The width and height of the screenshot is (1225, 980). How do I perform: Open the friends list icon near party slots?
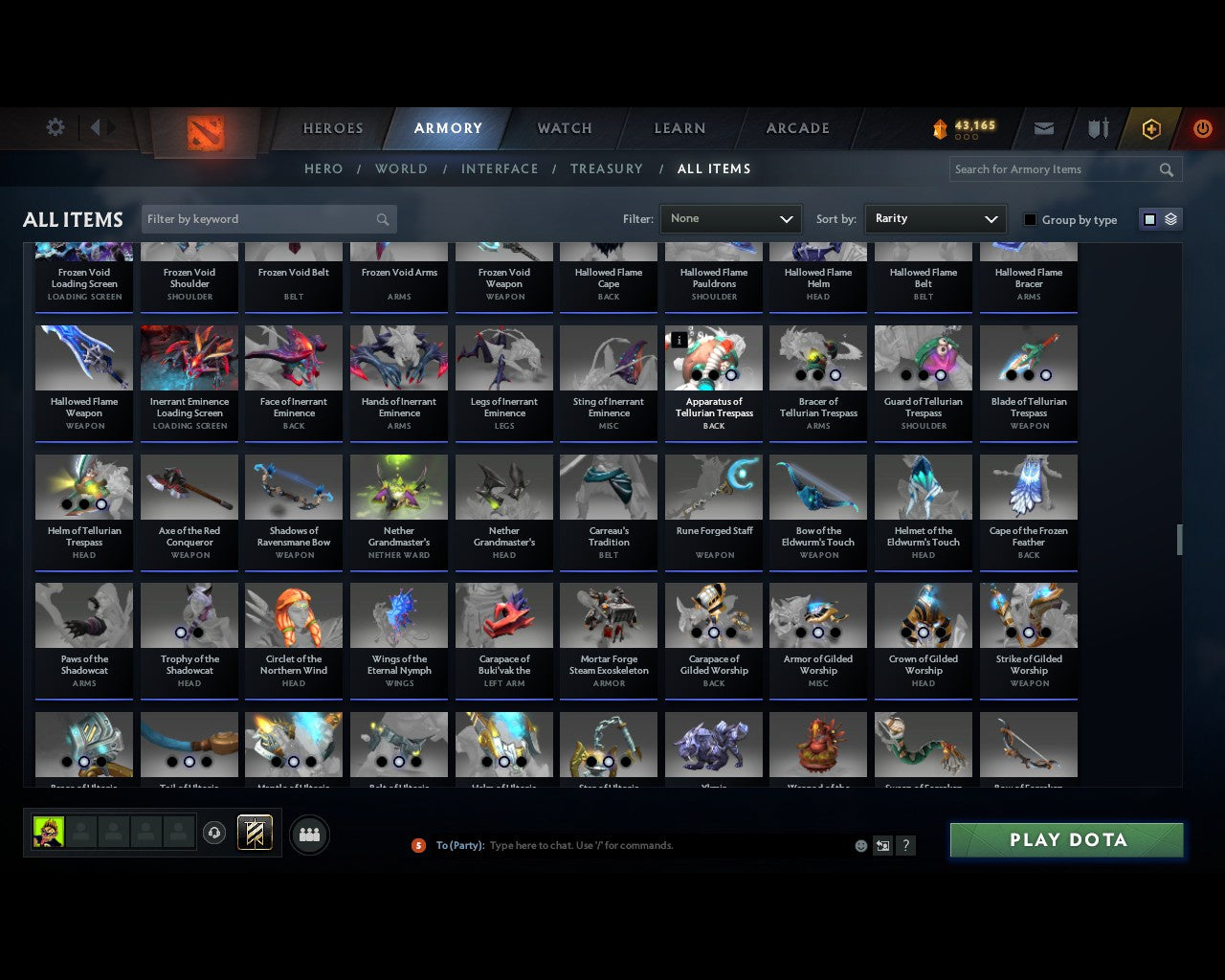pos(308,835)
